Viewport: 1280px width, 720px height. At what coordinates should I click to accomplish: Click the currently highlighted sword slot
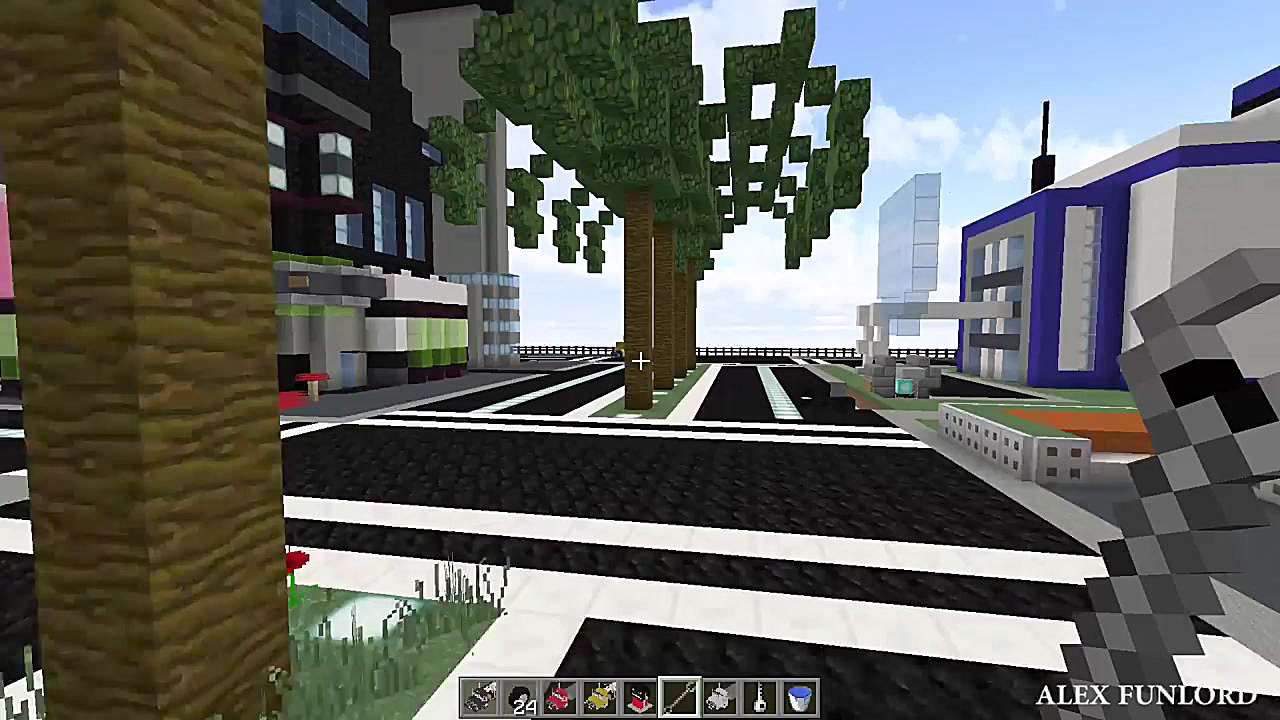pos(678,698)
